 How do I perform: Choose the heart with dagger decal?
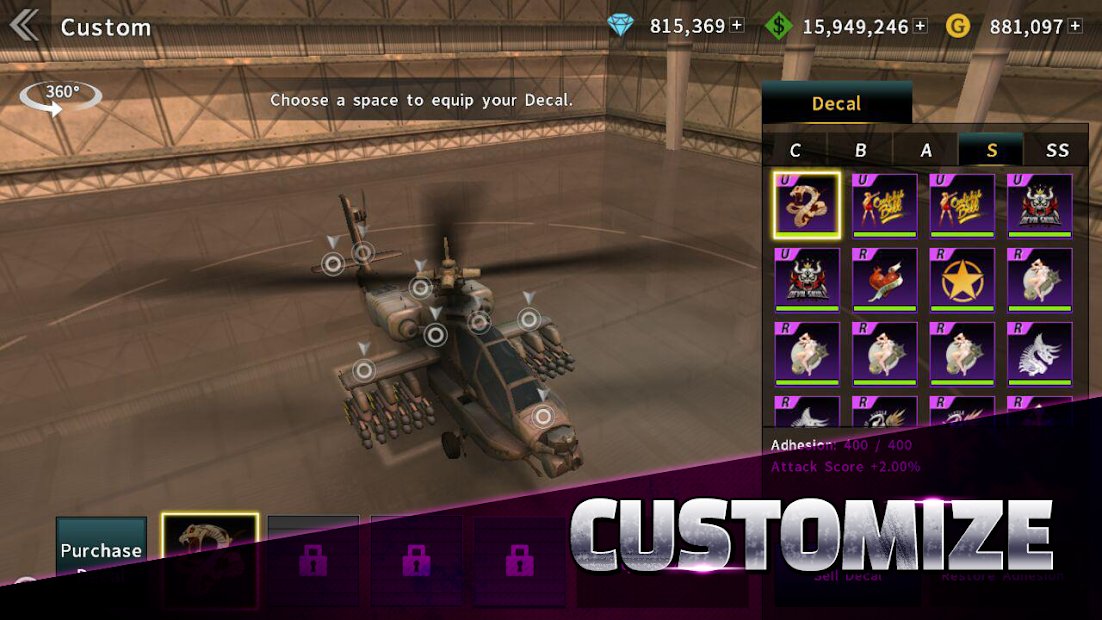pyautogui.click(x=884, y=278)
